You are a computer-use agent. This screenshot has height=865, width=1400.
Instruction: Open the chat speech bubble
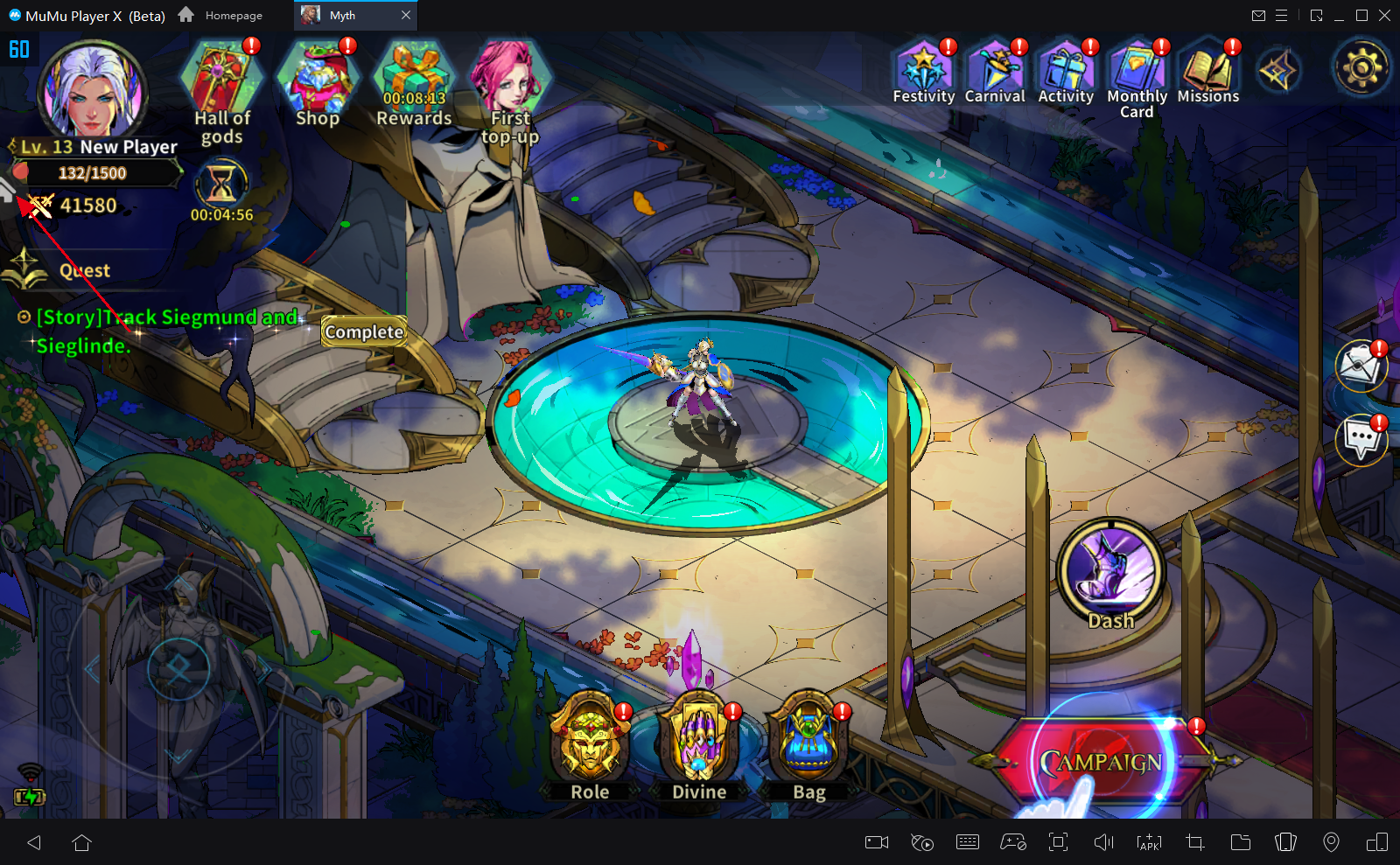[1361, 437]
